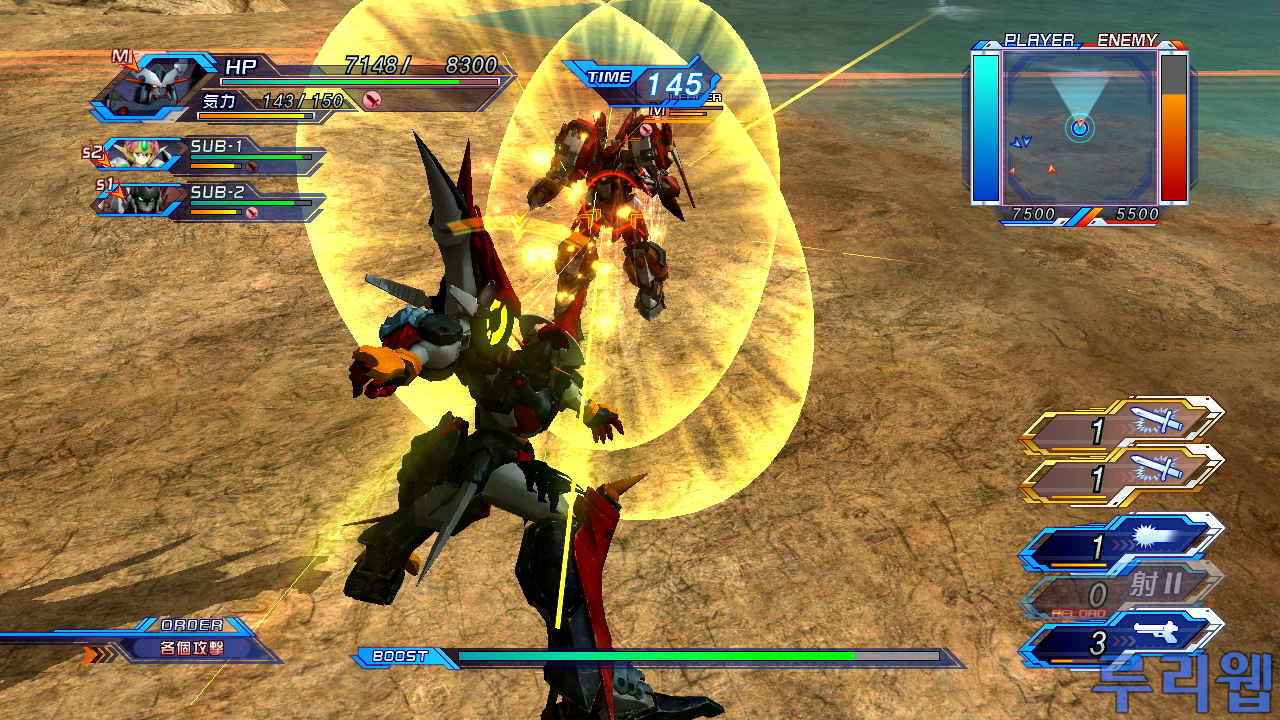Image resolution: width=1280 pixels, height=720 pixels.
Task: Switch to the SUB-2 dark mech portrait
Action: coord(139,199)
